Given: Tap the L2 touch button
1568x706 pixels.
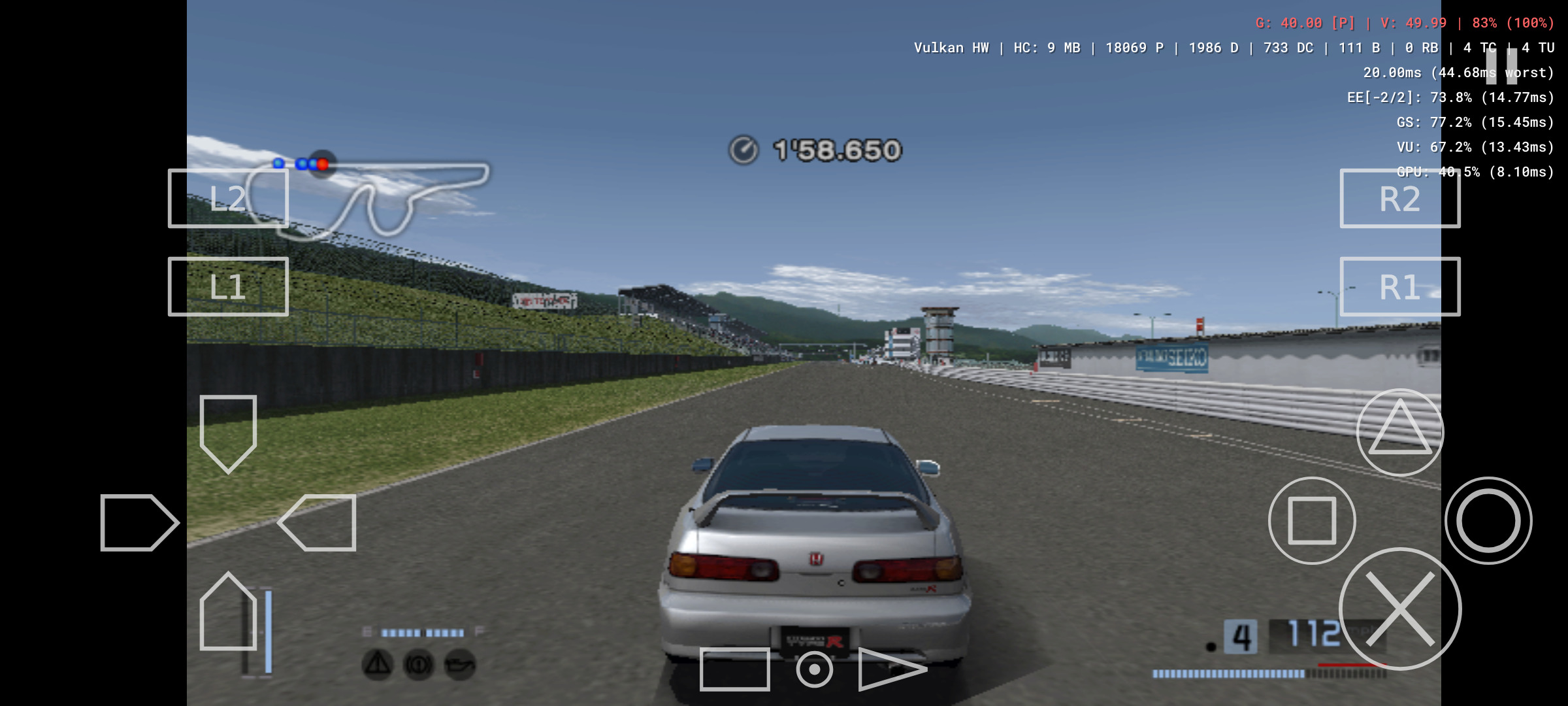Looking at the screenshot, I should 227,198.
